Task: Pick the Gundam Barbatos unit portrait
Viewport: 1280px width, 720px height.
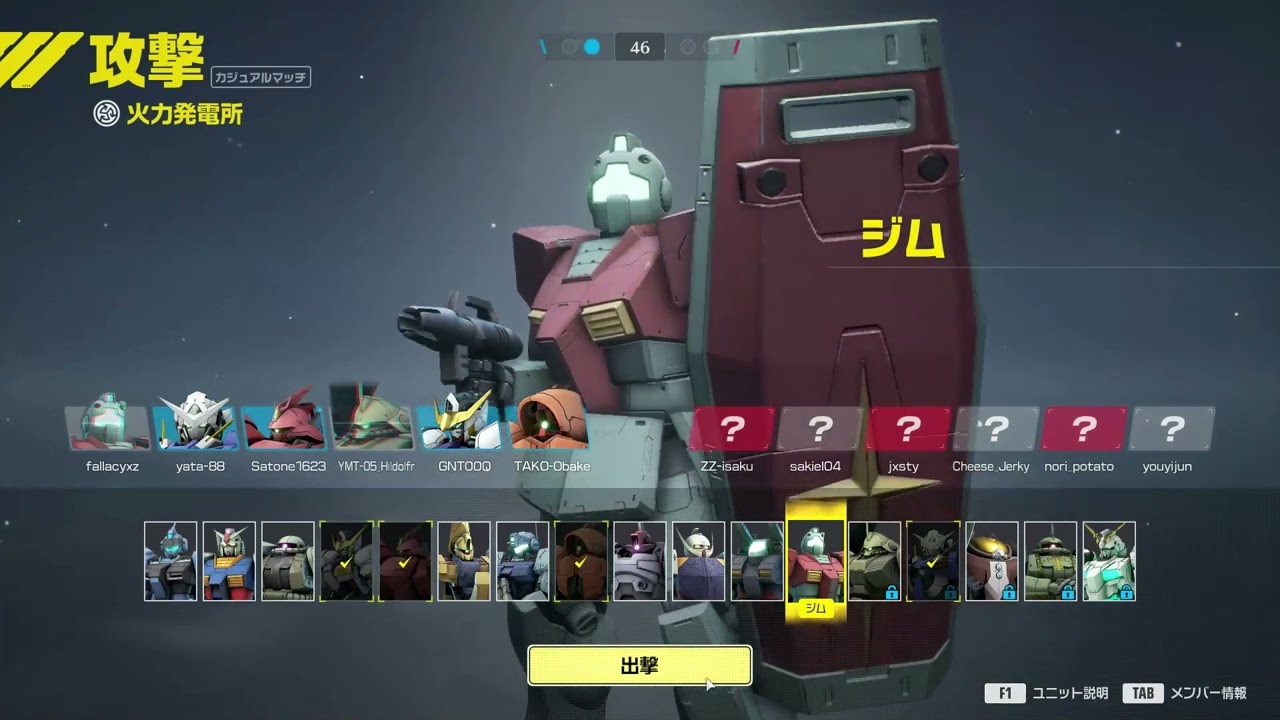Action: tap(346, 561)
